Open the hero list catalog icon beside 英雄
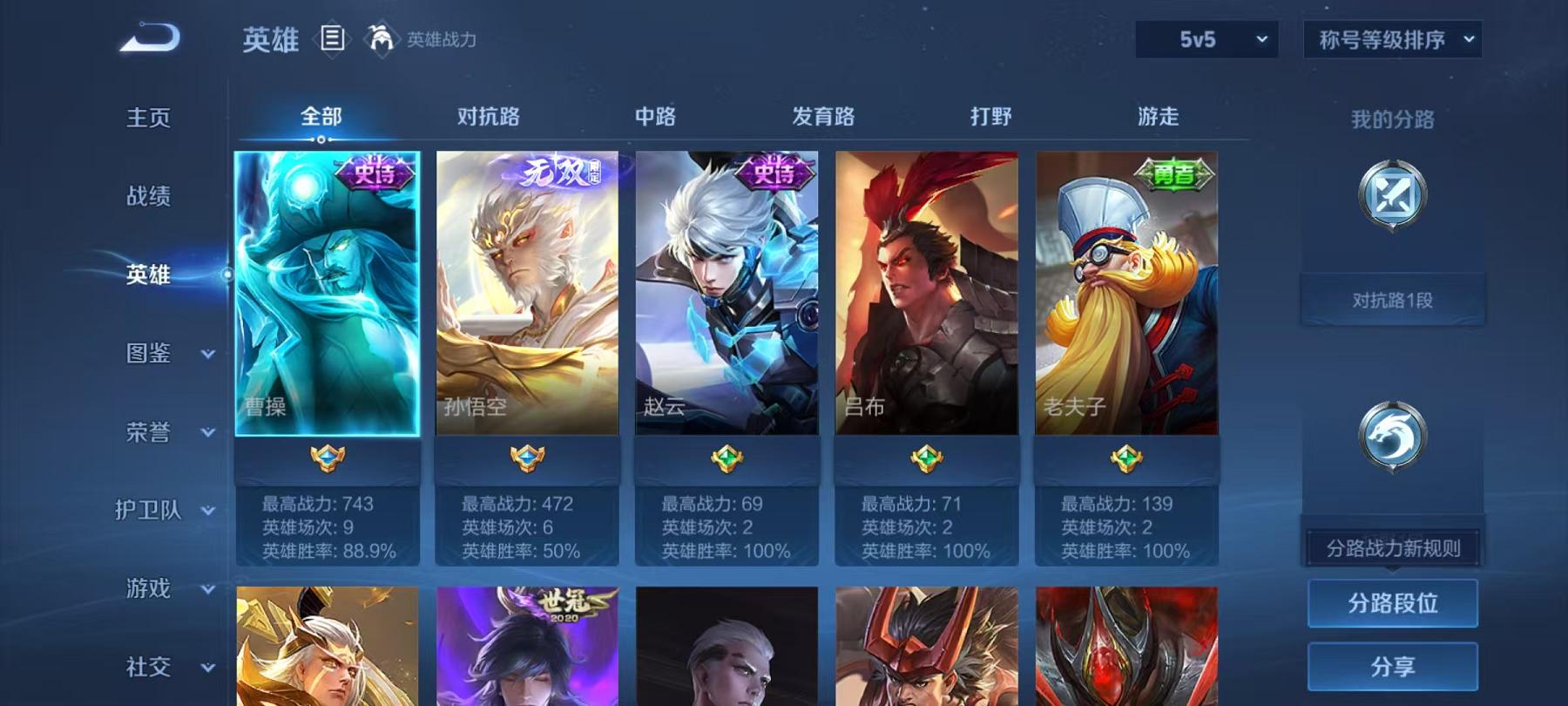The image size is (1568, 706). point(331,37)
